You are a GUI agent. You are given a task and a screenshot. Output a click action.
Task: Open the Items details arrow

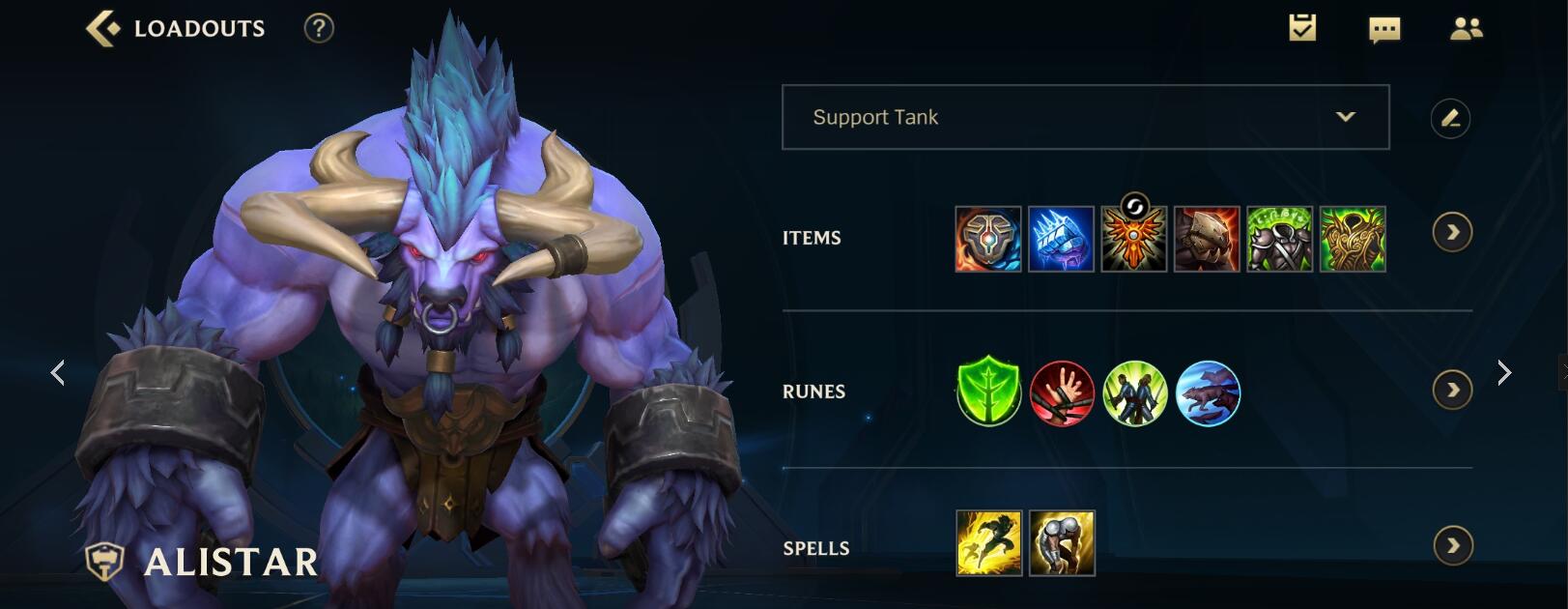click(1452, 232)
